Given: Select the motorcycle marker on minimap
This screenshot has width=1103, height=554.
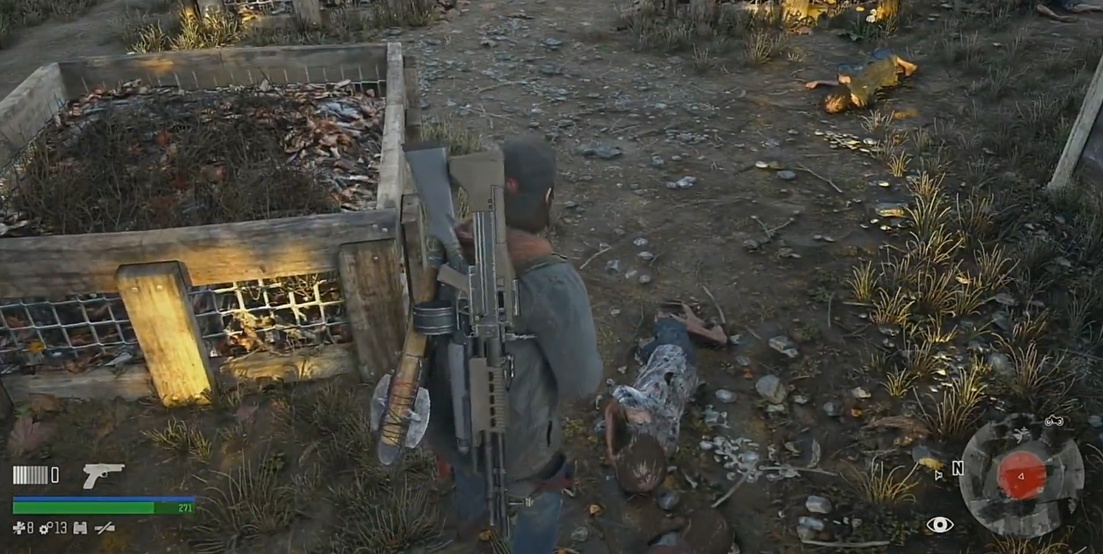Looking at the screenshot, I should coord(1053,421).
